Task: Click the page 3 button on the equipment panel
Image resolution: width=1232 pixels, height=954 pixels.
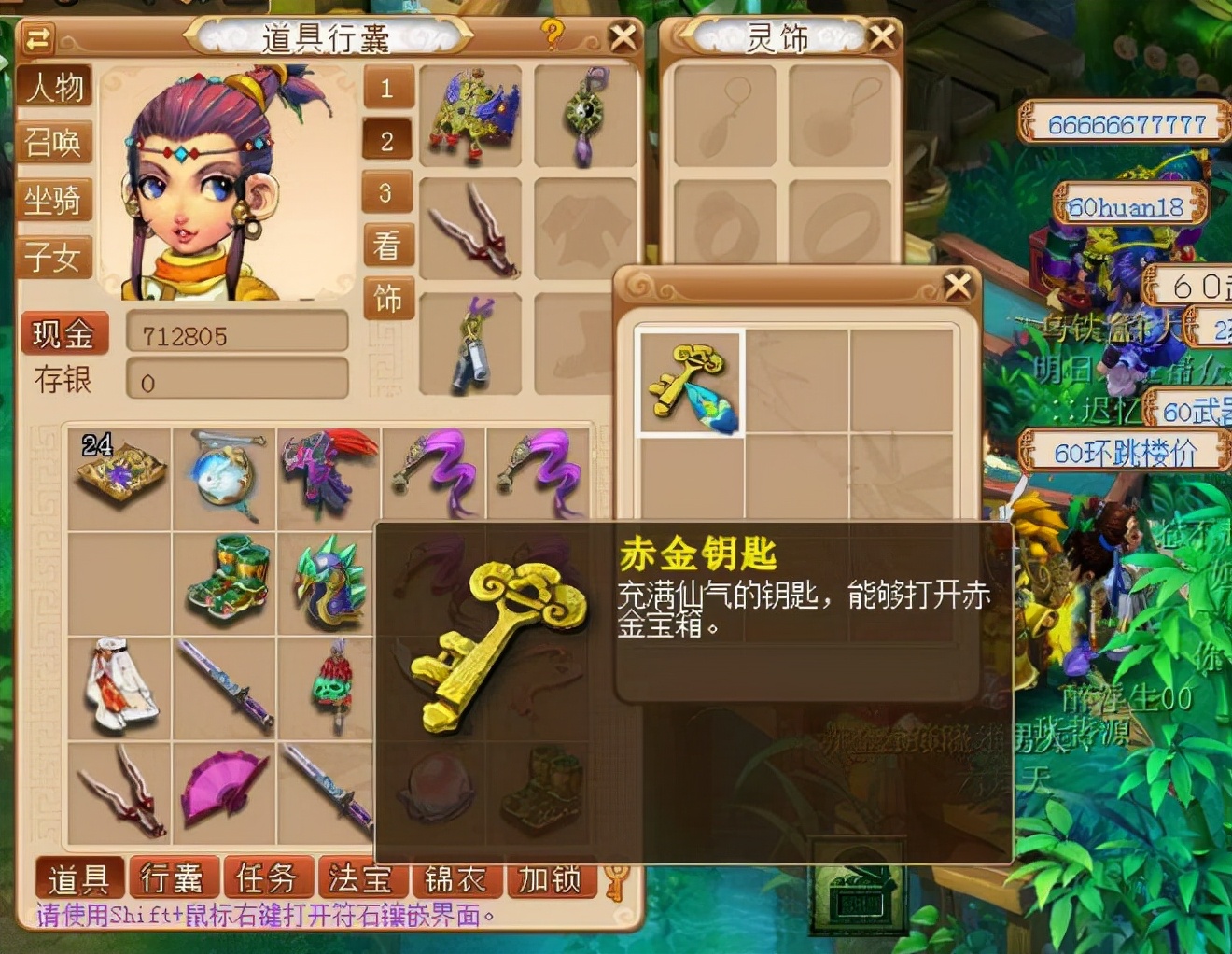Action: (x=386, y=194)
